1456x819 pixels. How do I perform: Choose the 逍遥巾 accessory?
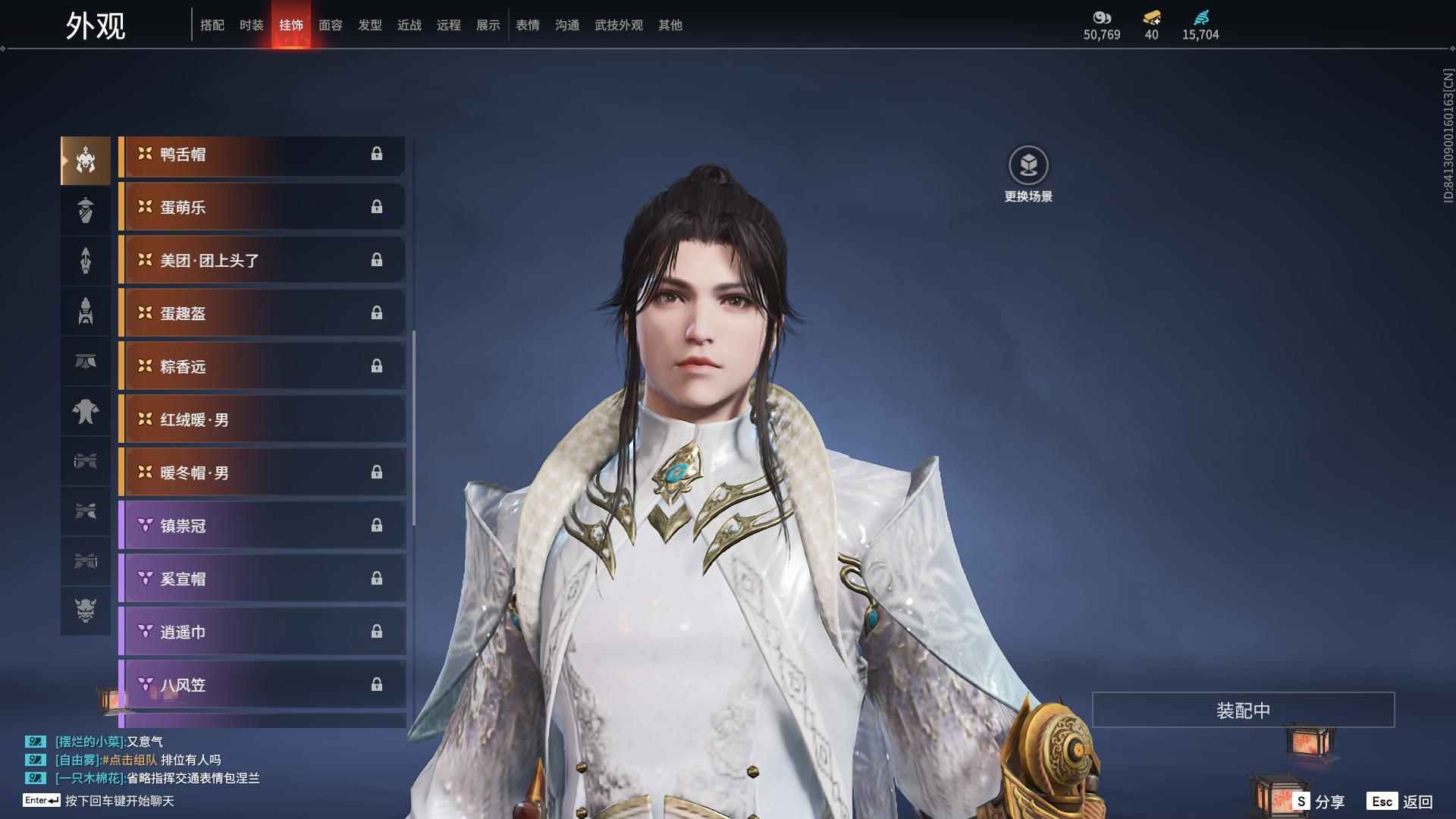click(x=262, y=632)
